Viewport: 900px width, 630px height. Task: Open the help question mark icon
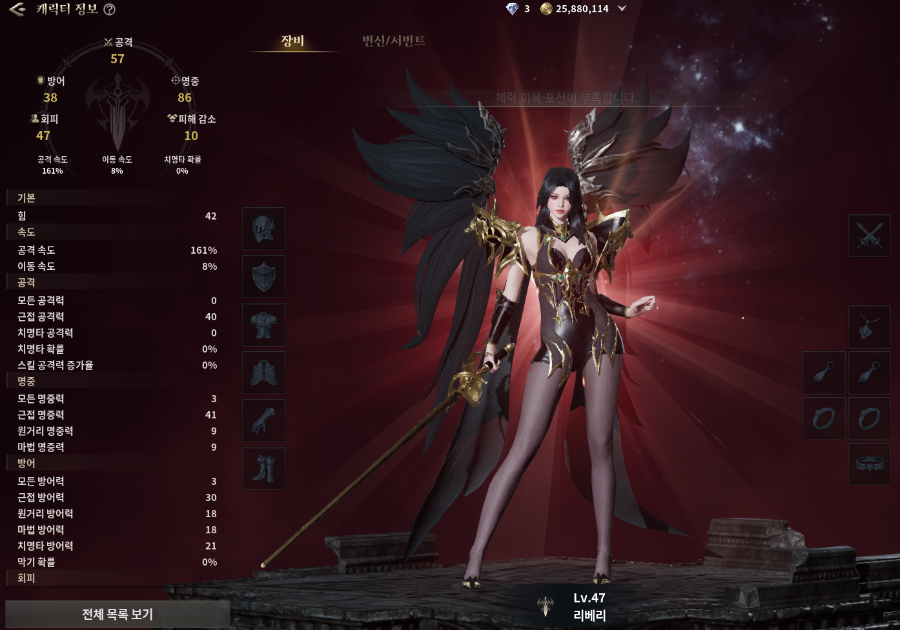coord(109,9)
